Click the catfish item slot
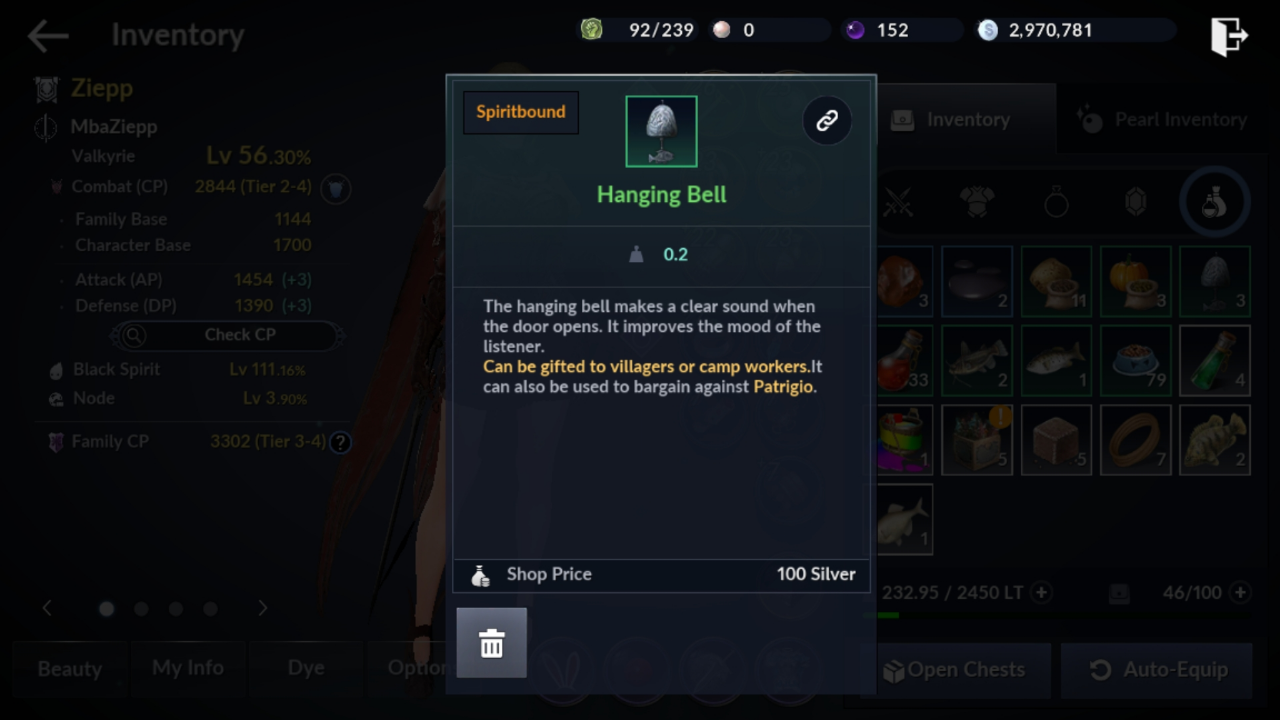The image size is (1280, 720). click(x=977, y=360)
